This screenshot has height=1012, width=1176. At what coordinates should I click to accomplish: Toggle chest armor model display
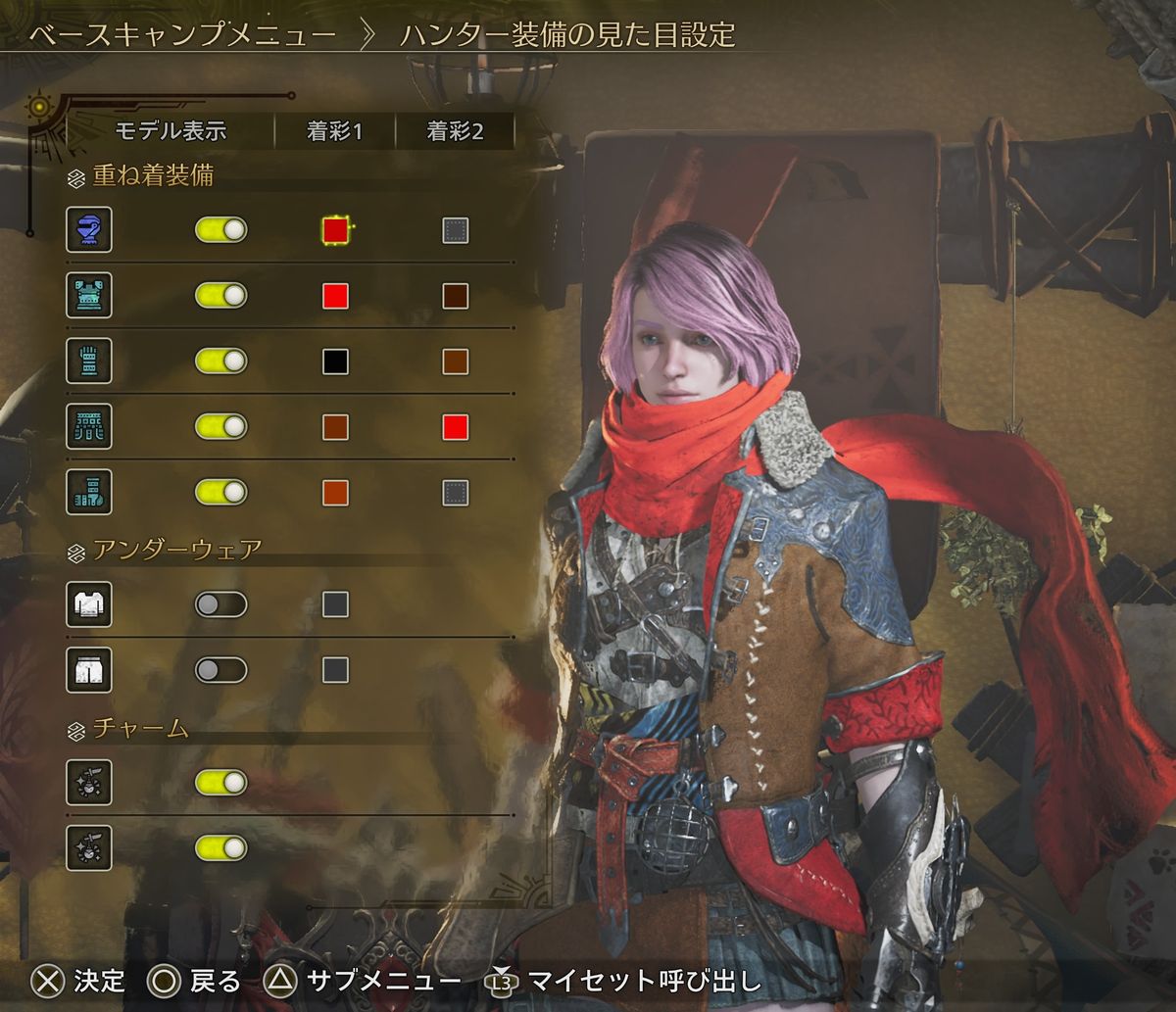220,296
